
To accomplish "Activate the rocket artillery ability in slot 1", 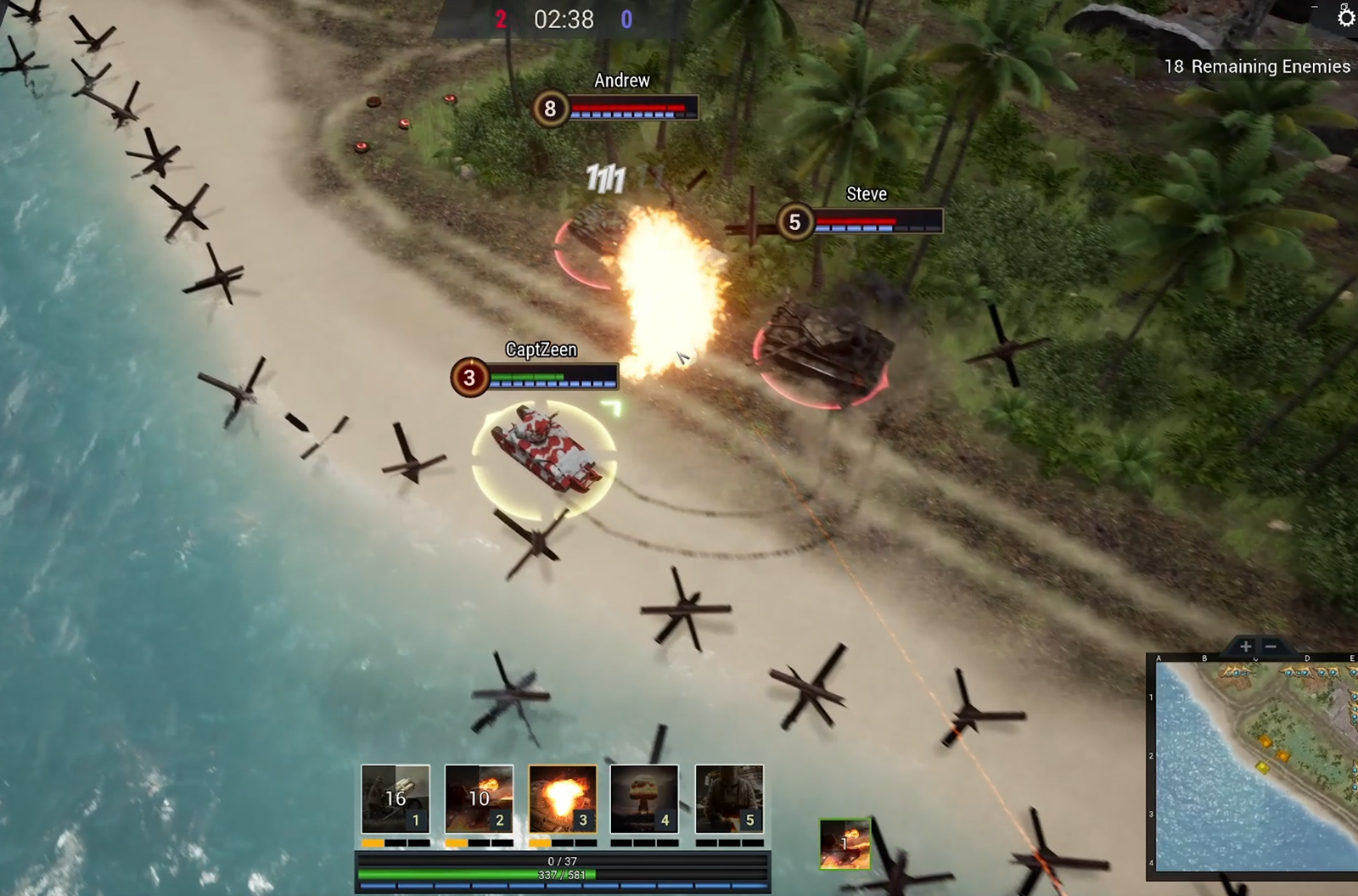I will (x=396, y=799).
